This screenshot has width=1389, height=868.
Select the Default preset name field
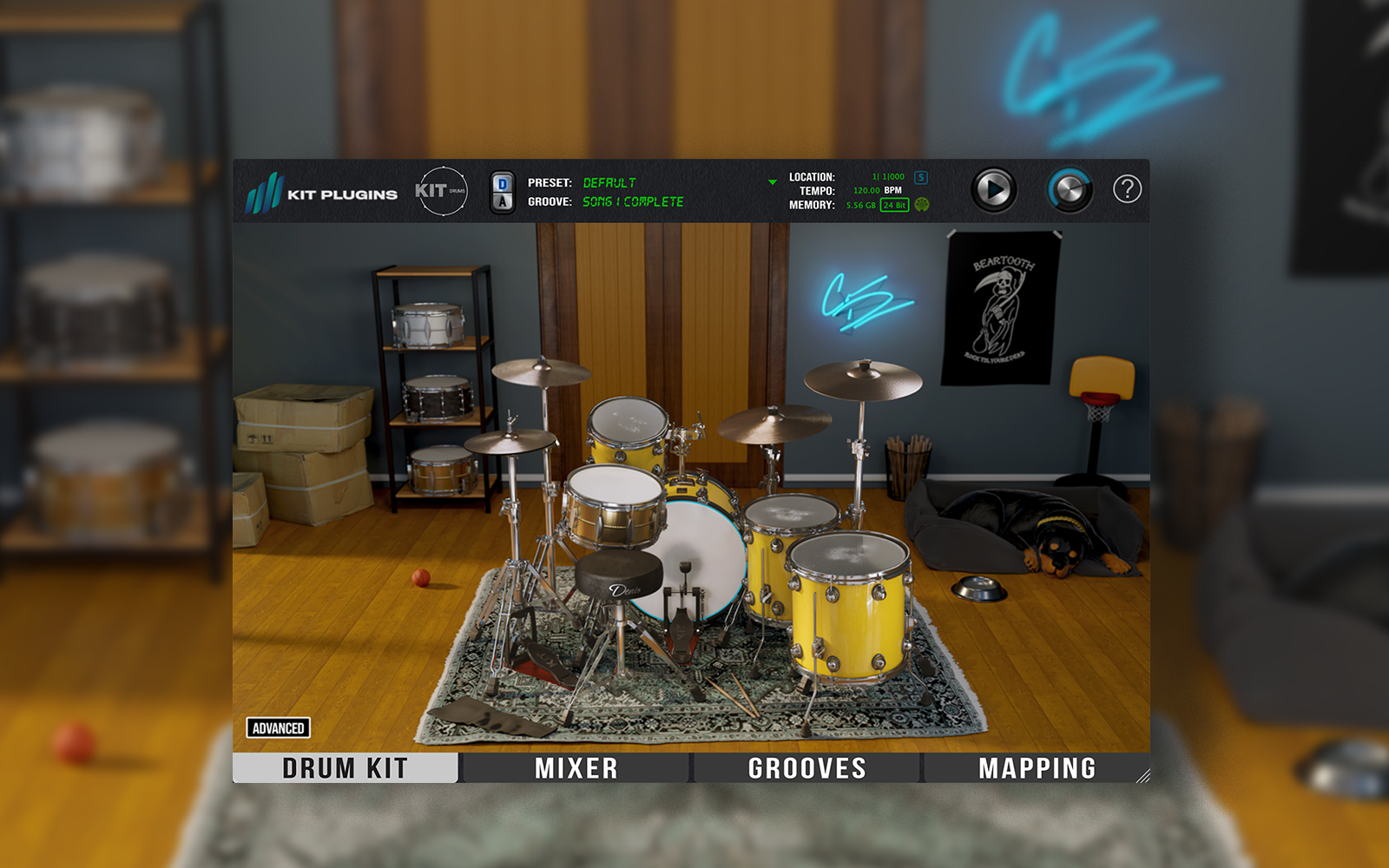coord(609,183)
